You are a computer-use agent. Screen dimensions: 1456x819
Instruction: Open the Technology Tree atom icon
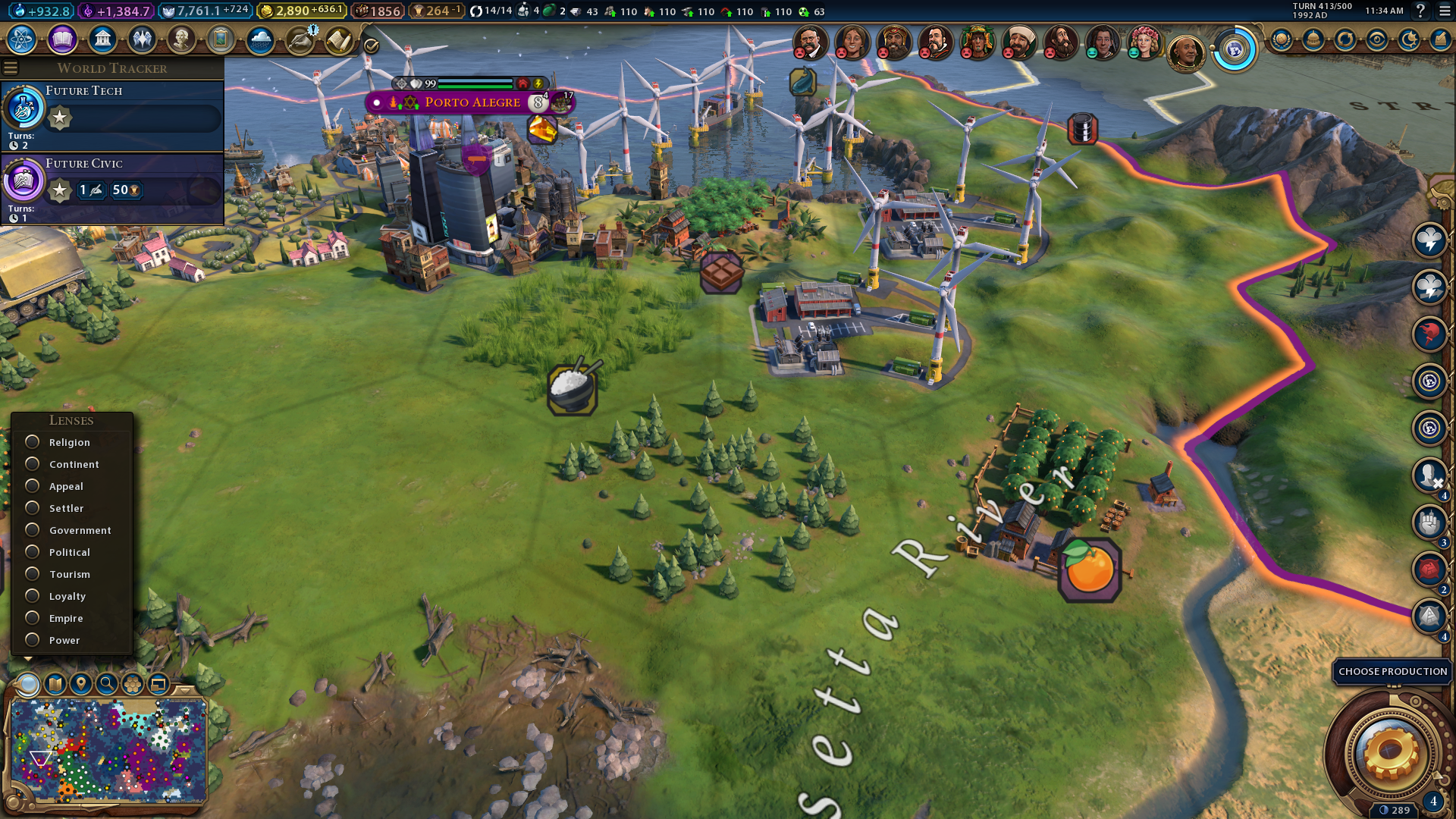22,39
